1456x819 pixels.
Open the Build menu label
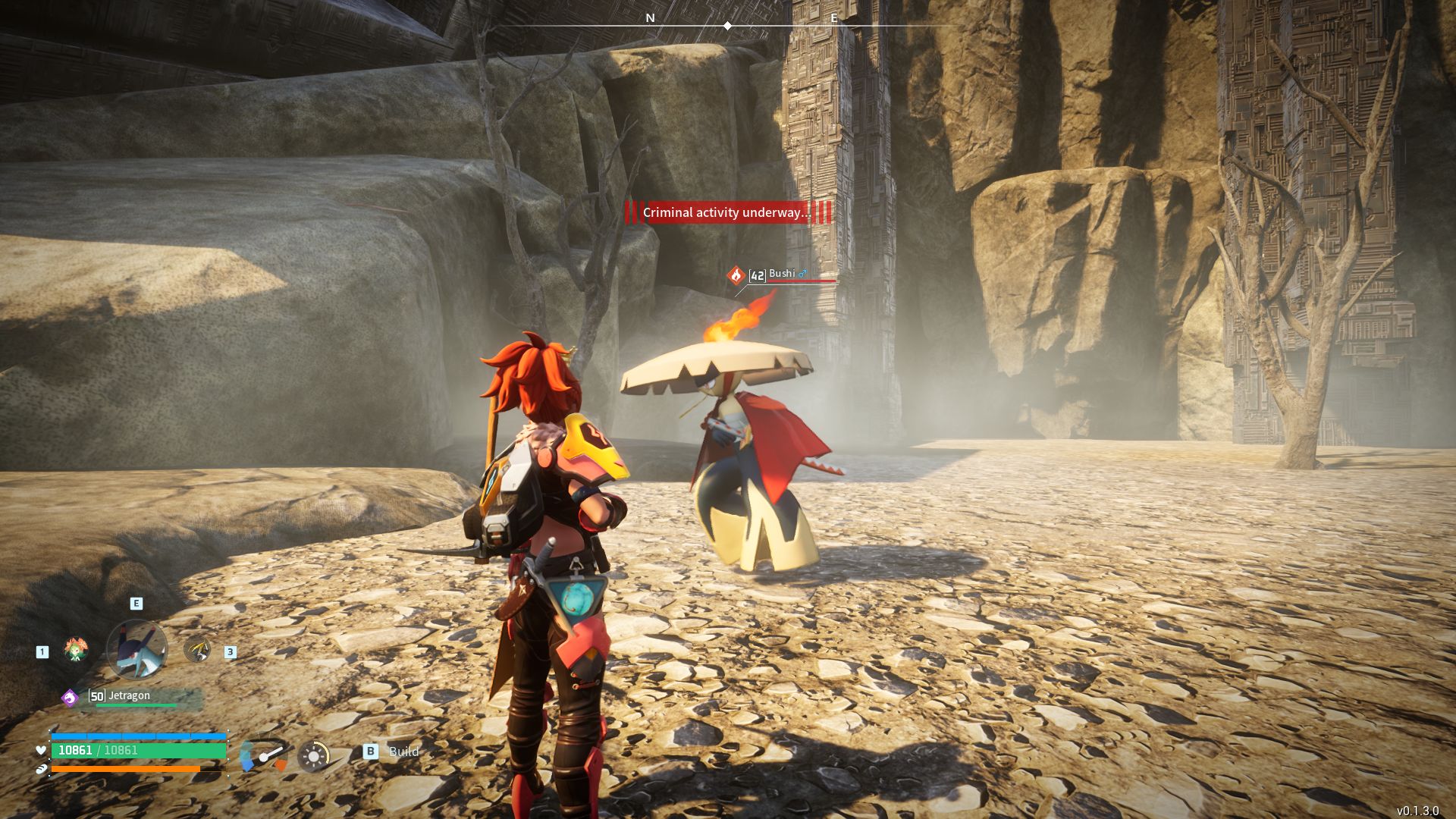403,752
